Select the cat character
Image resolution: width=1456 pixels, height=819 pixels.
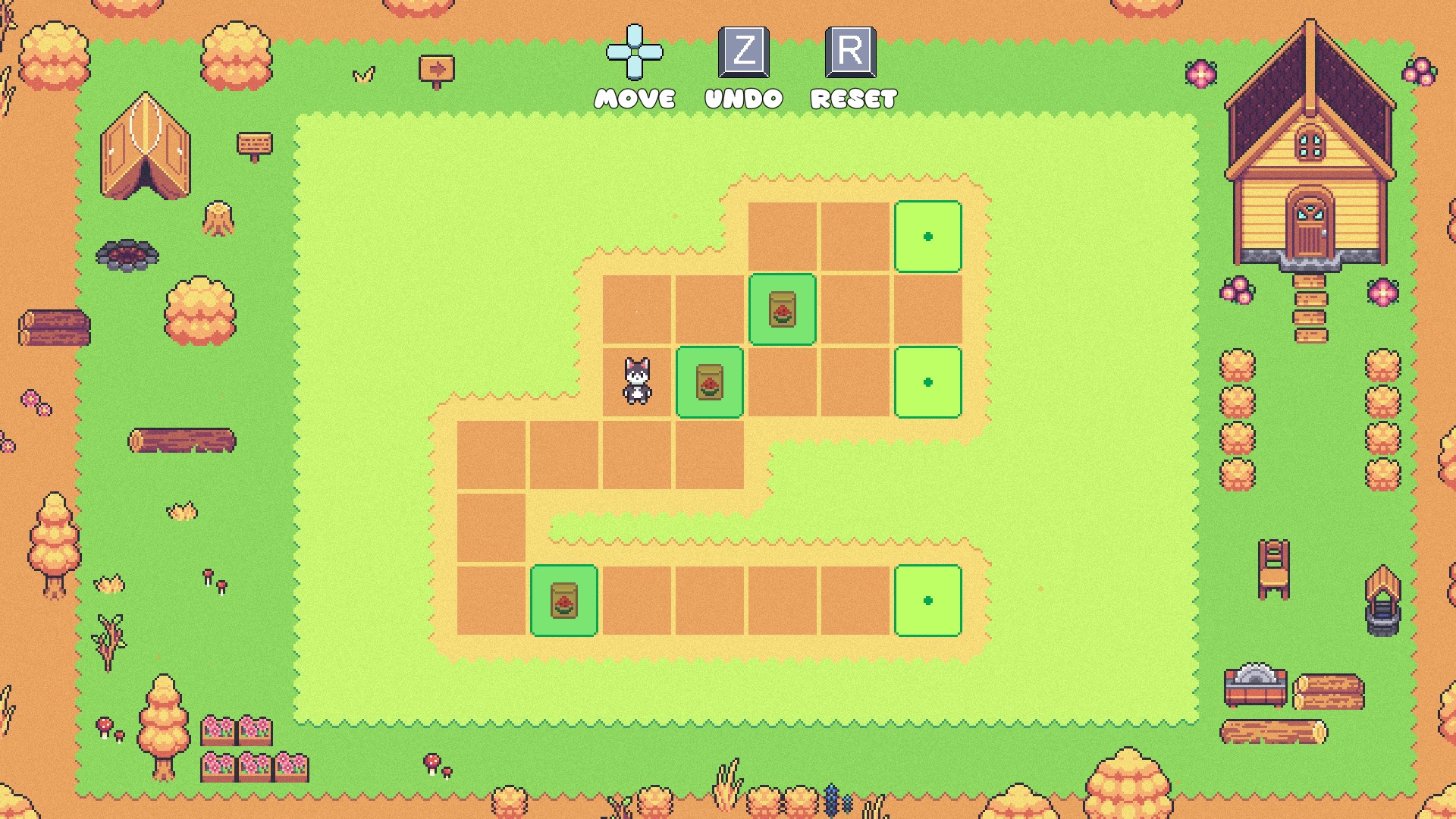(x=637, y=381)
